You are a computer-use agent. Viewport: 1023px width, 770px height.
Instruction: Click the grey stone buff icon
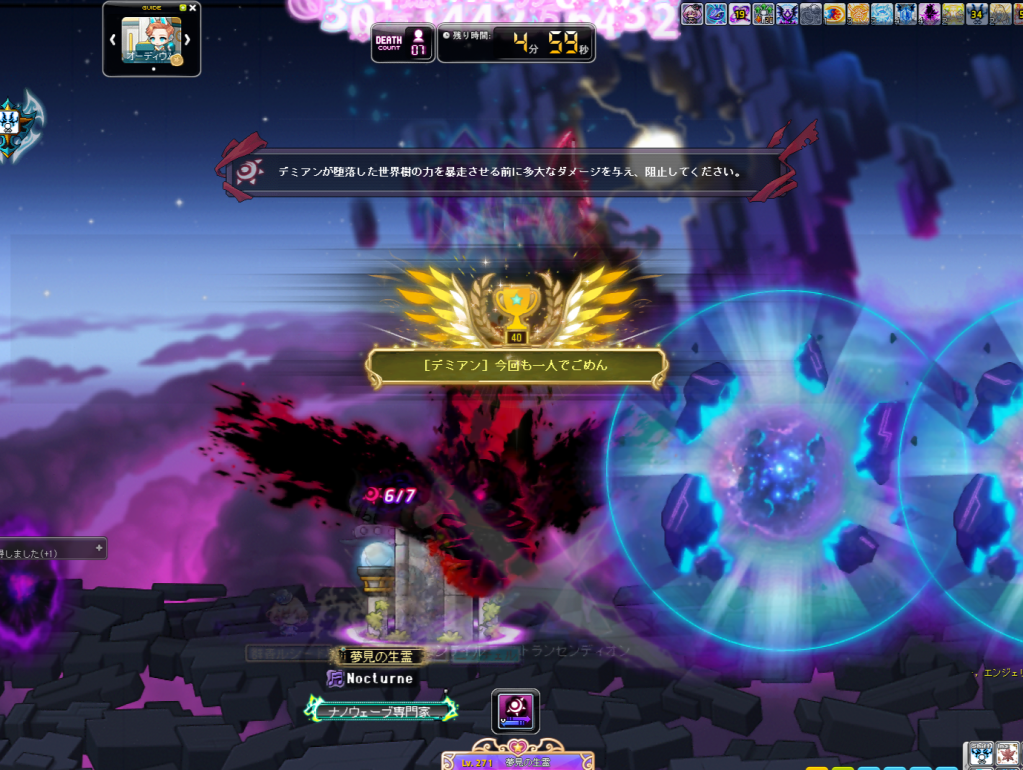pyautogui.click(x=811, y=14)
